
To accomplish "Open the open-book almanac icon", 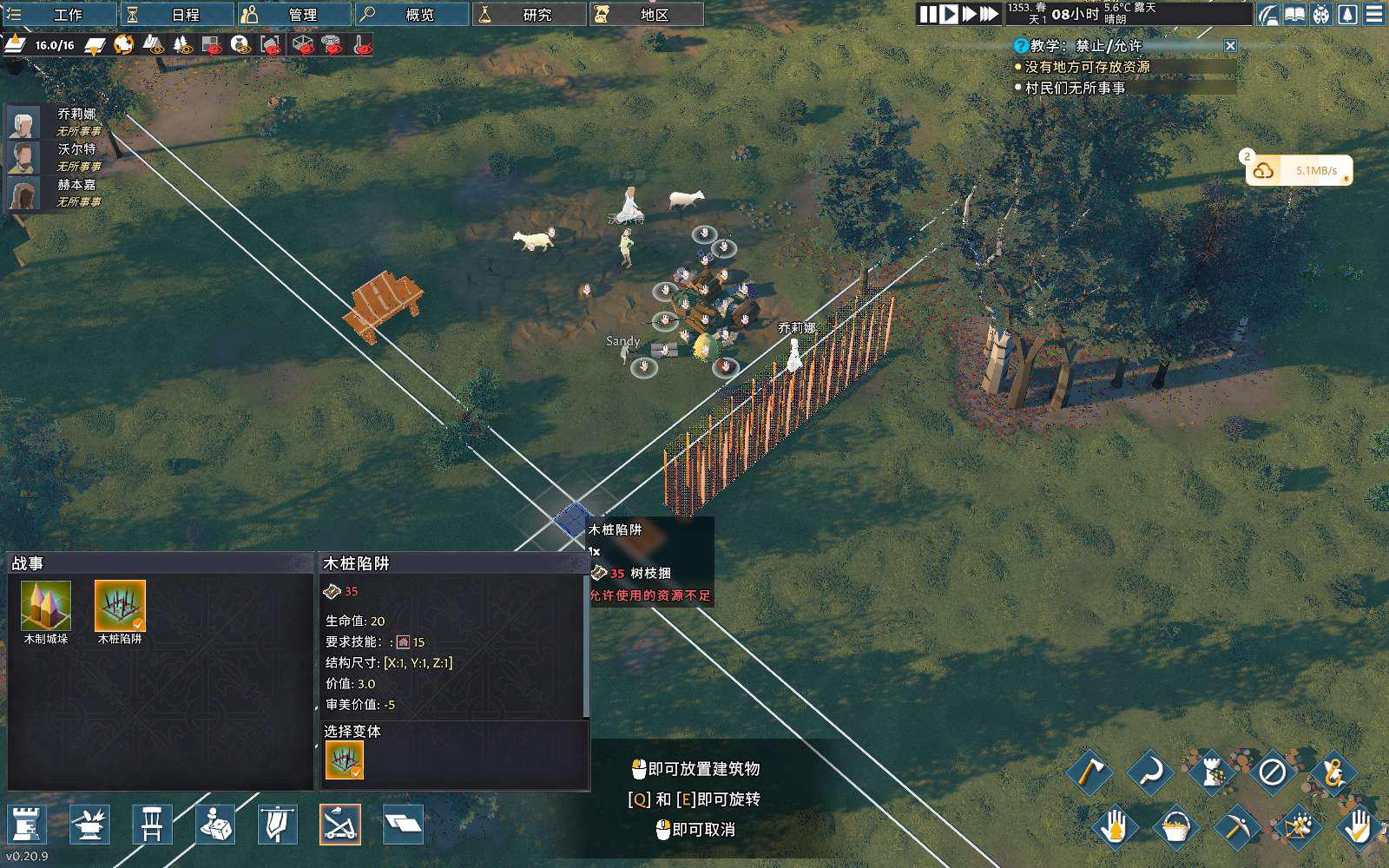I will 1294,14.
